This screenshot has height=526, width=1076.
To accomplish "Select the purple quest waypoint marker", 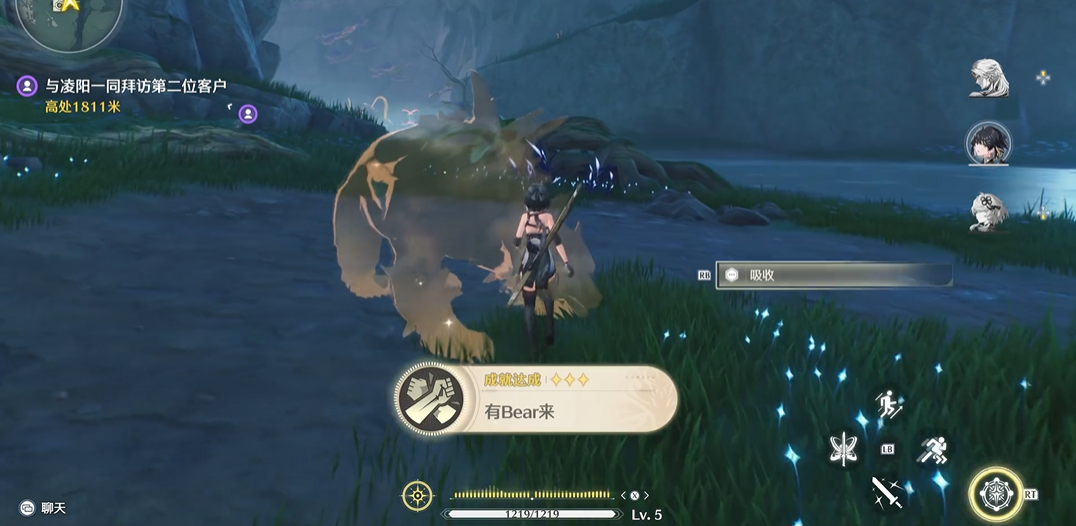I will 248,115.
